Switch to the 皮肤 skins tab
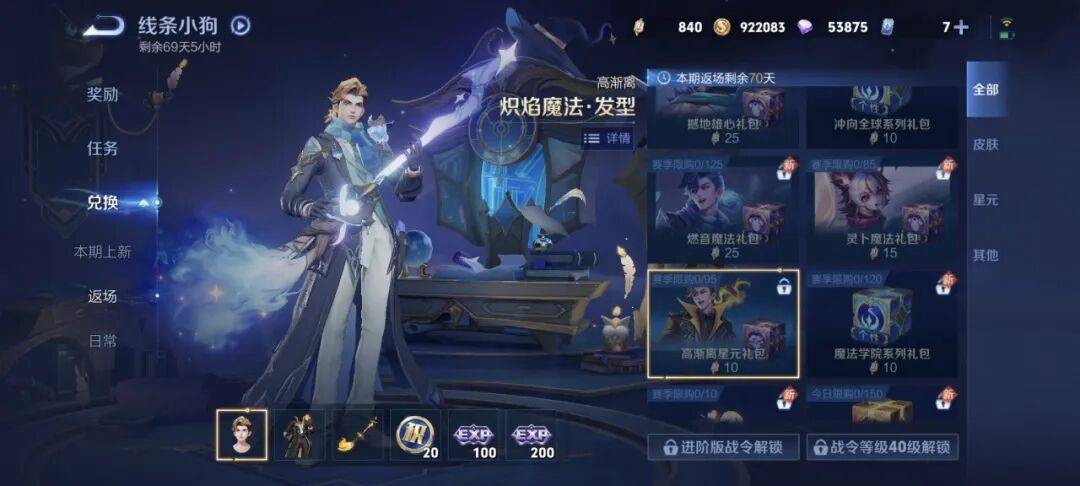The height and width of the screenshot is (486, 1080). pyautogui.click(x=985, y=144)
